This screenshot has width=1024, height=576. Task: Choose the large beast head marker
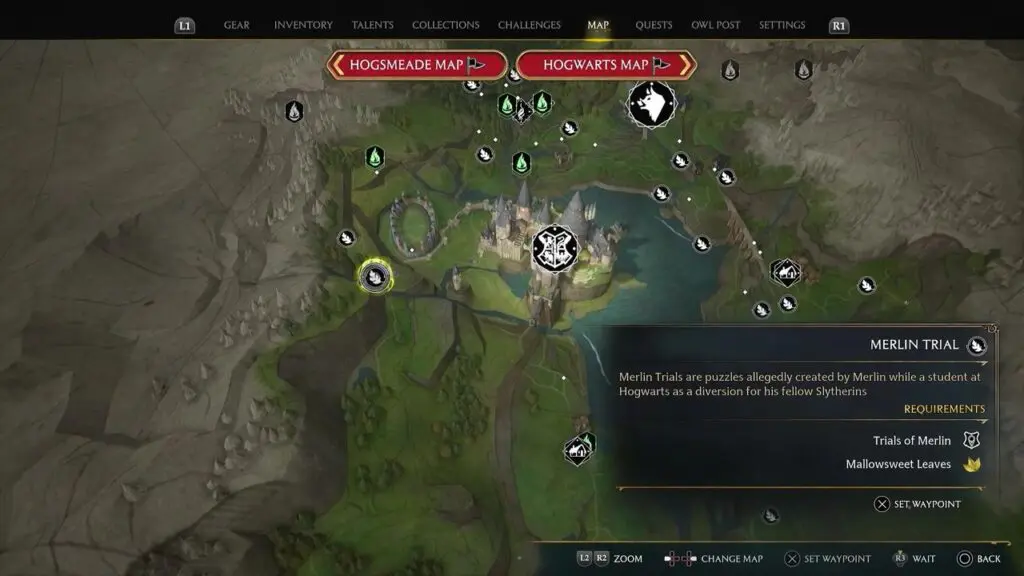(651, 104)
